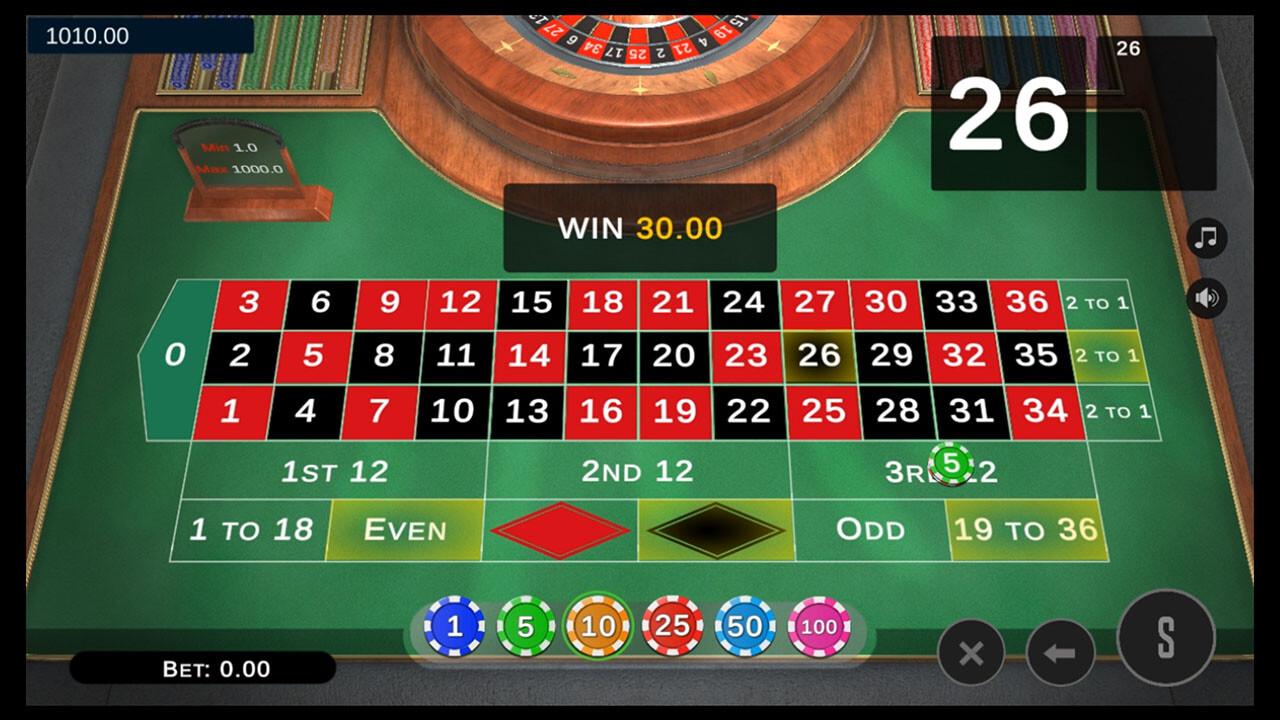Select the blue 1 chip
The height and width of the screenshot is (720, 1280).
tap(456, 629)
